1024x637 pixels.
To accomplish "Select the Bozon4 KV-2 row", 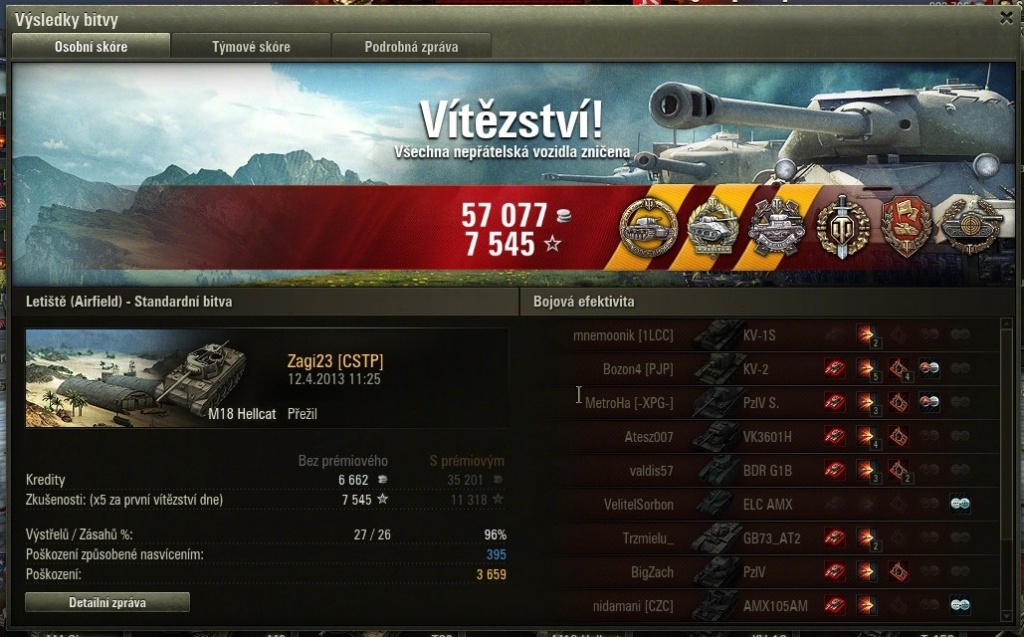I will [x=760, y=369].
